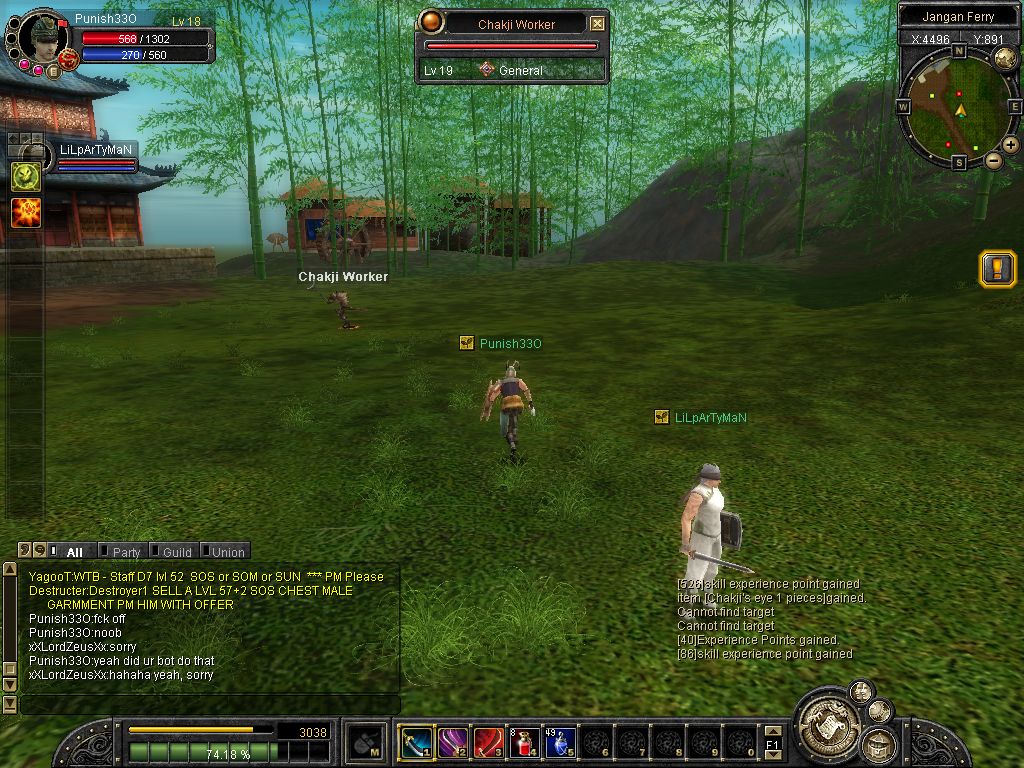Select the All chat tab
Image resolution: width=1024 pixels, height=768 pixels.
(74, 552)
